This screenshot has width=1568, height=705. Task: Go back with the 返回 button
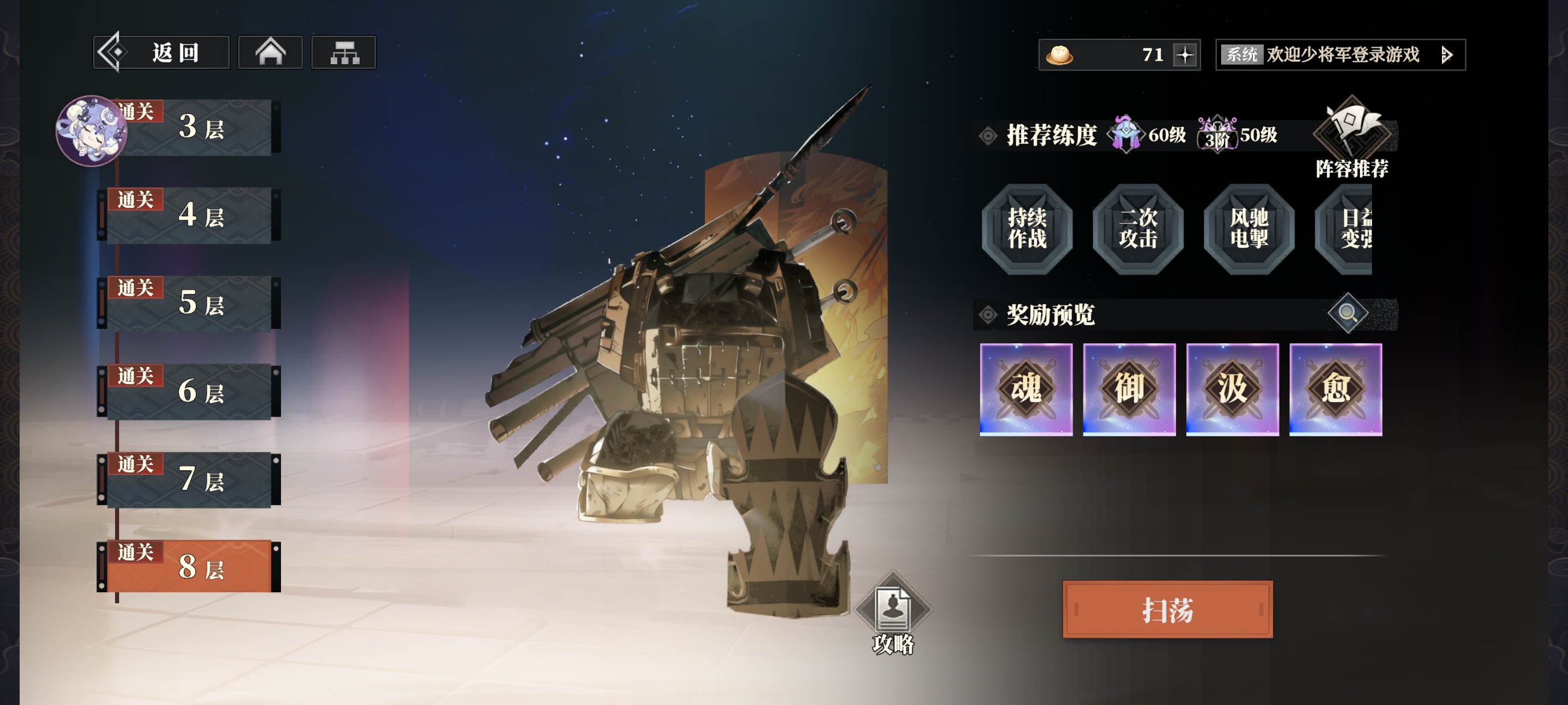click(x=161, y=53)
